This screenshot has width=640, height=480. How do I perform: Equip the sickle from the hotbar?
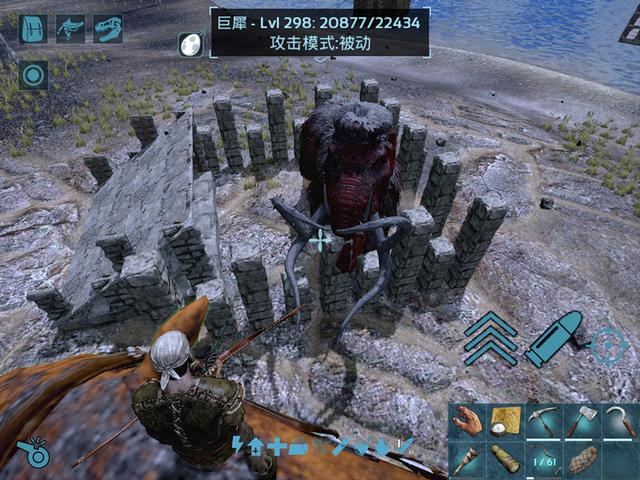(x=620, y=423)
